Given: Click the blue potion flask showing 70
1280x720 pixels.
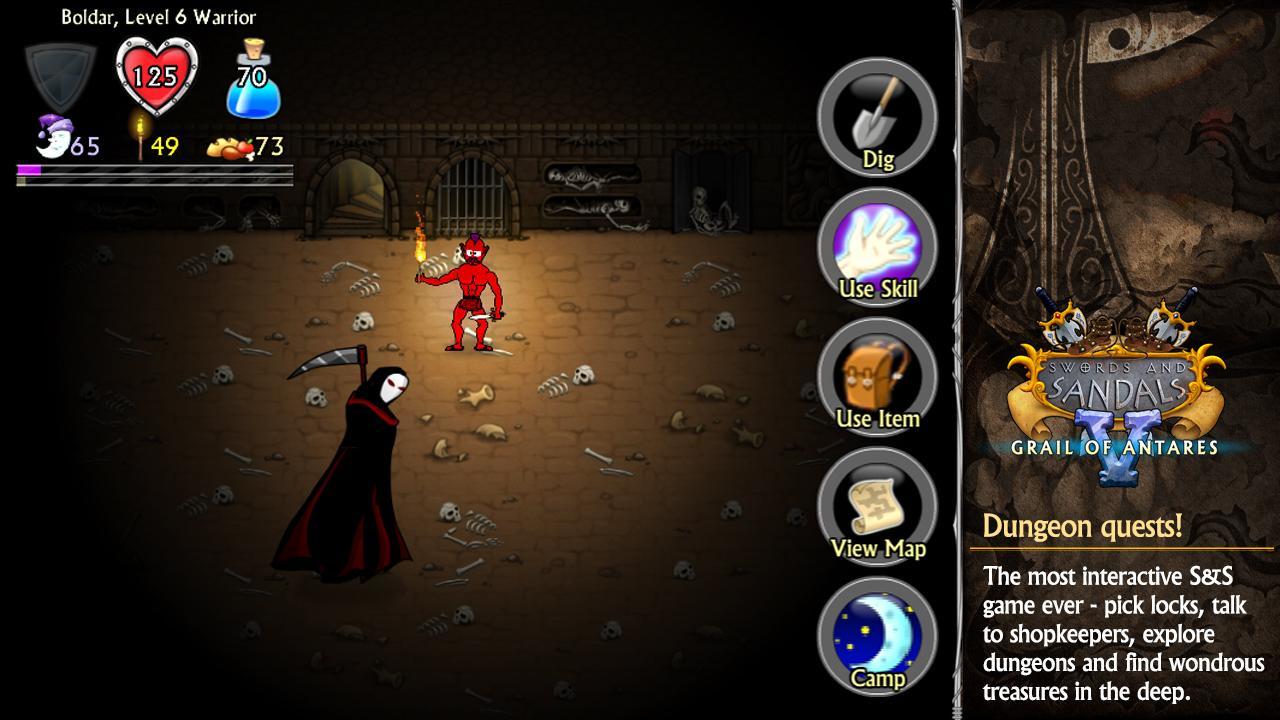Looking at the screenshot, I should click(x=252, y=80).
